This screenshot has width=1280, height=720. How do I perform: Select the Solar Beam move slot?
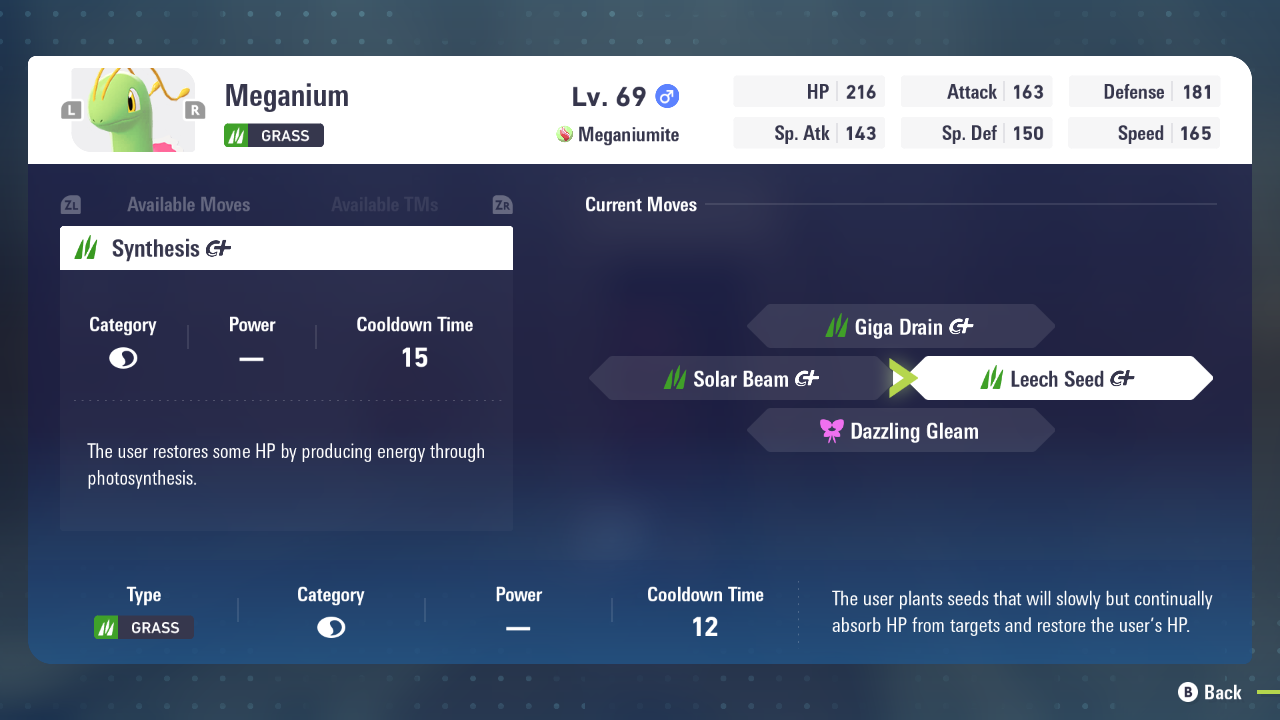(741, 379)
